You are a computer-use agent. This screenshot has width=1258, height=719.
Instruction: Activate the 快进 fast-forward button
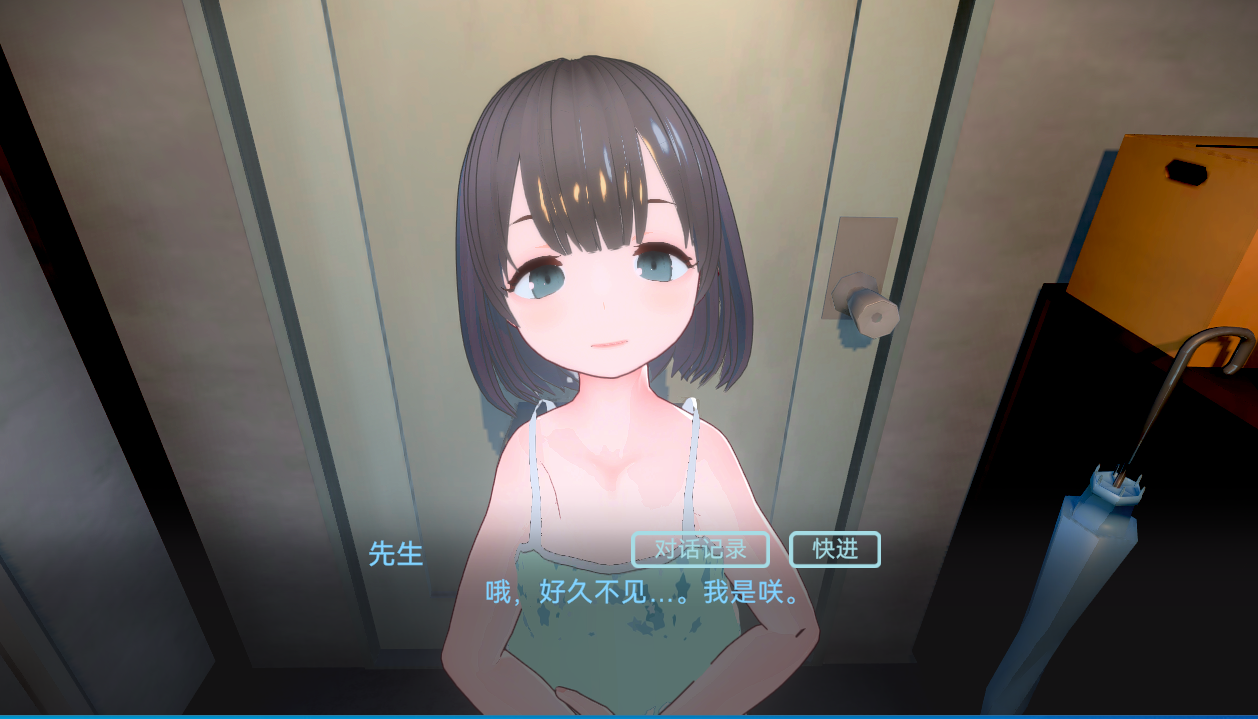coord(835,550)
